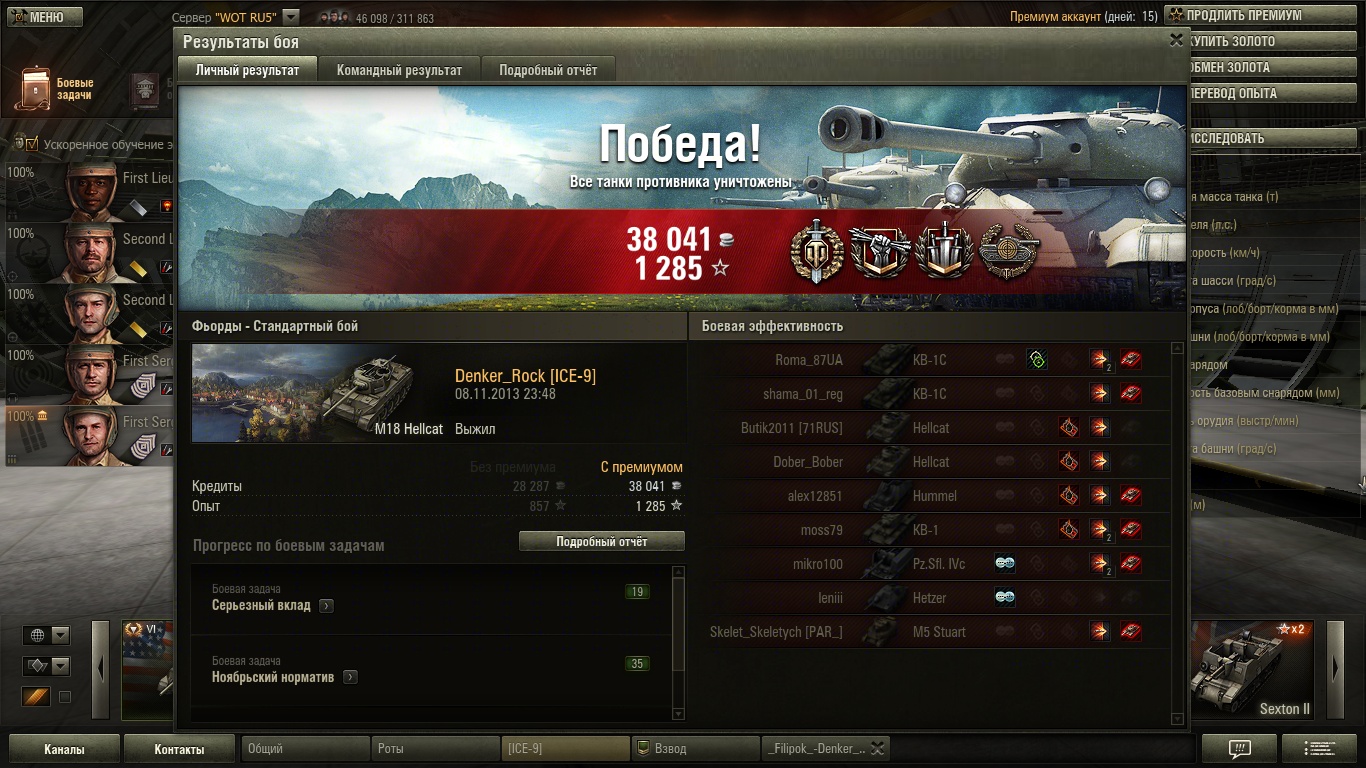1366x768 pixels.
Task: Expand the Ноябрьский норматив battle task
Action: pos(350,677)
